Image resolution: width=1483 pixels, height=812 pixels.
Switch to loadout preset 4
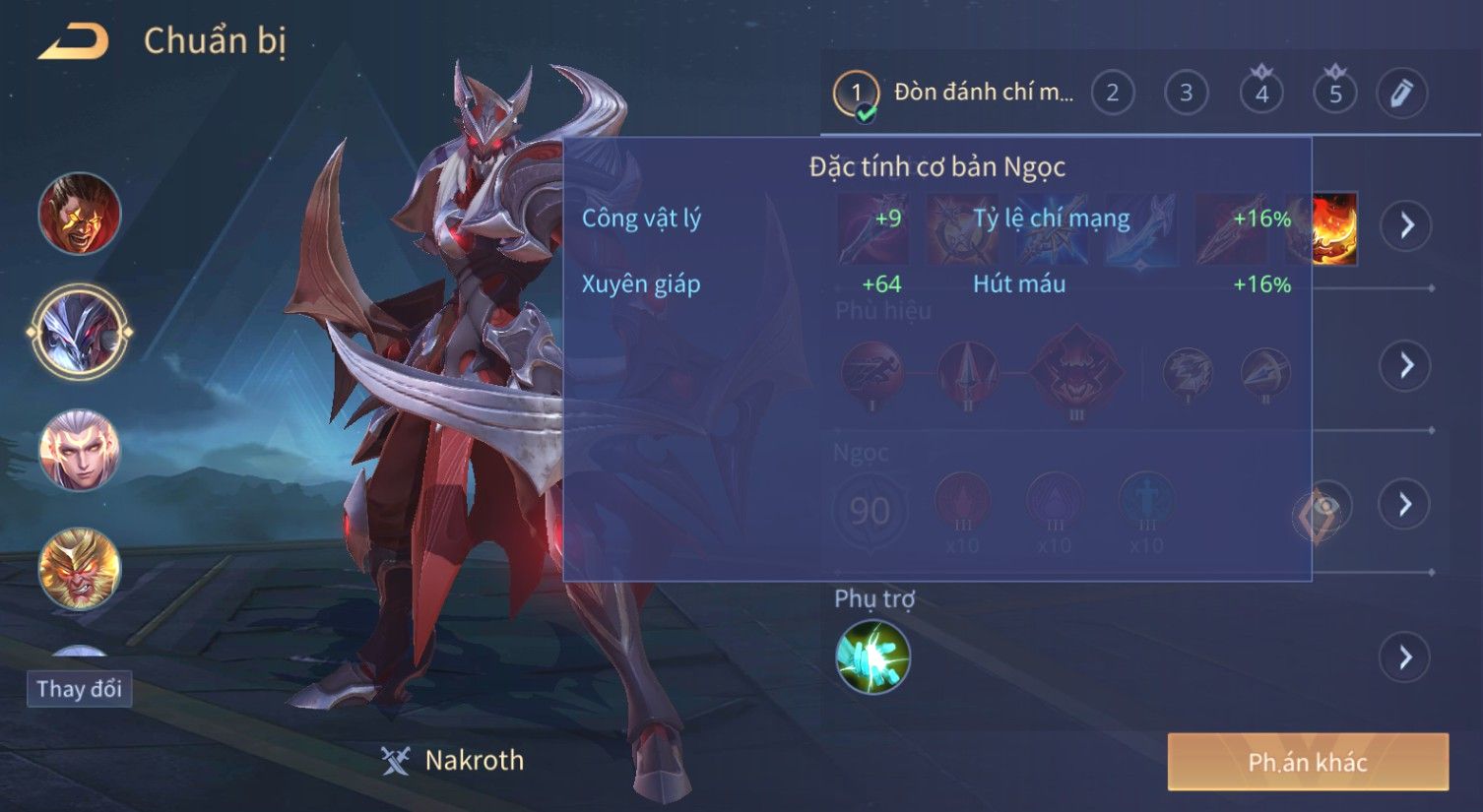pyautogui.click(x=1261, y=94)
